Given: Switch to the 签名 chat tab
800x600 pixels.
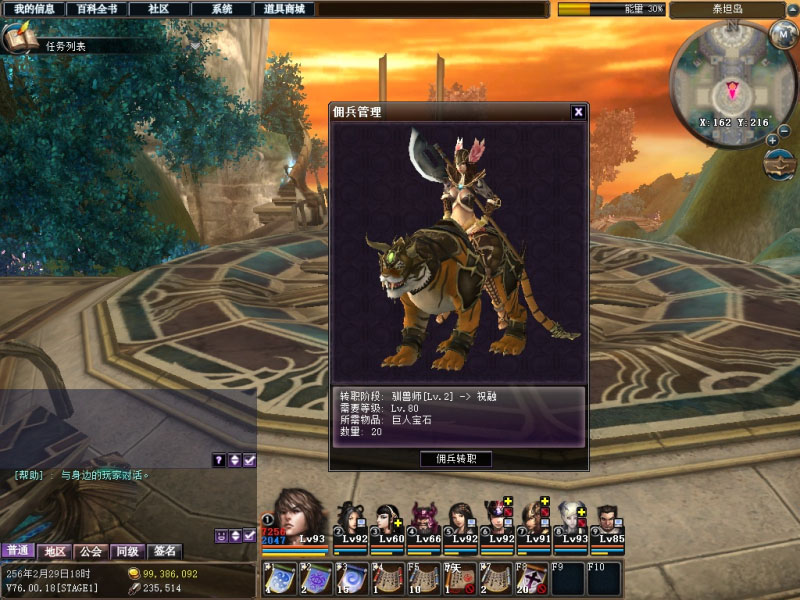Looking at the screenshot, I should coord(163,551).
